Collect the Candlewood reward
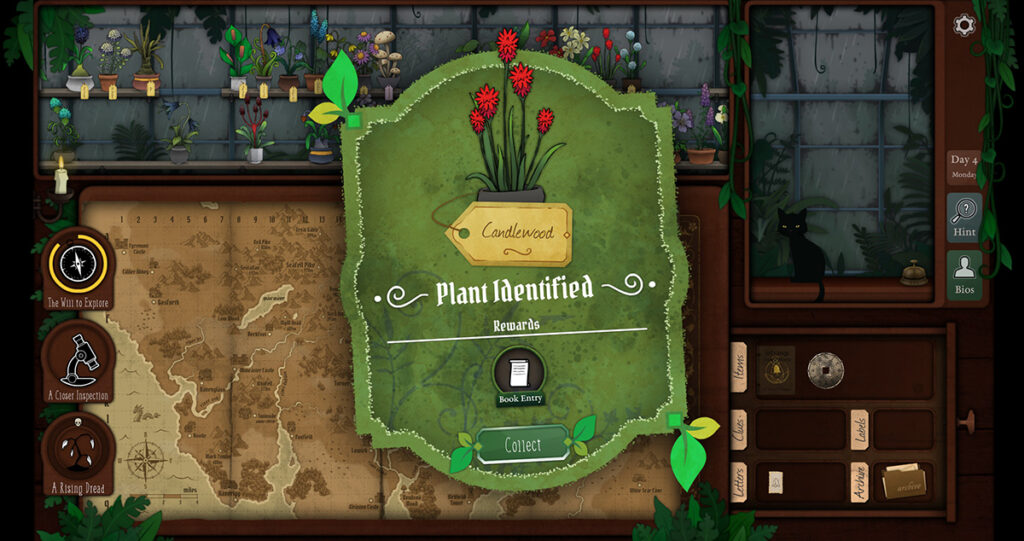The height and width of the screenshot is (541, 1024). 522,445
